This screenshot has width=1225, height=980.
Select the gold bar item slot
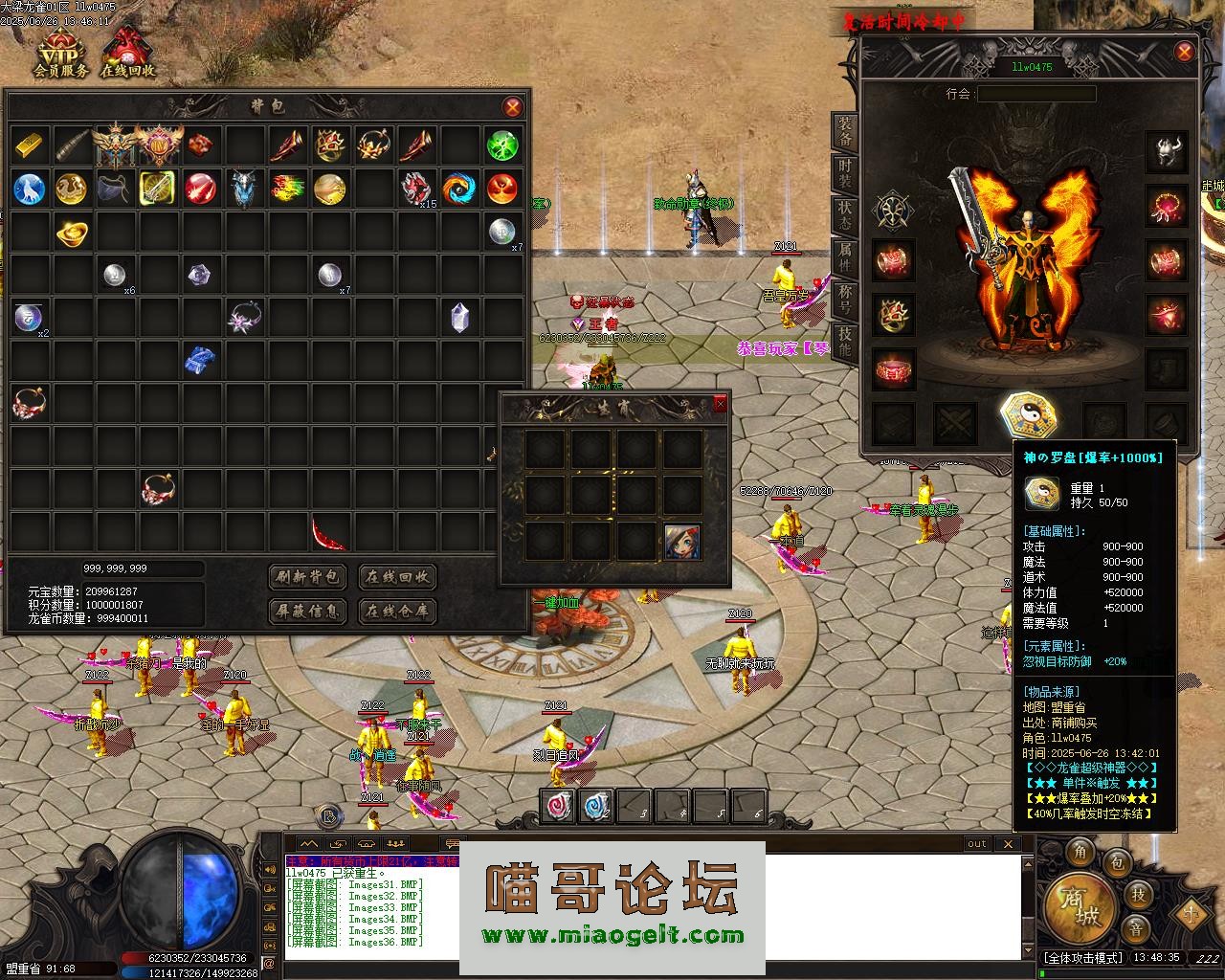click(x=30, y=145)
